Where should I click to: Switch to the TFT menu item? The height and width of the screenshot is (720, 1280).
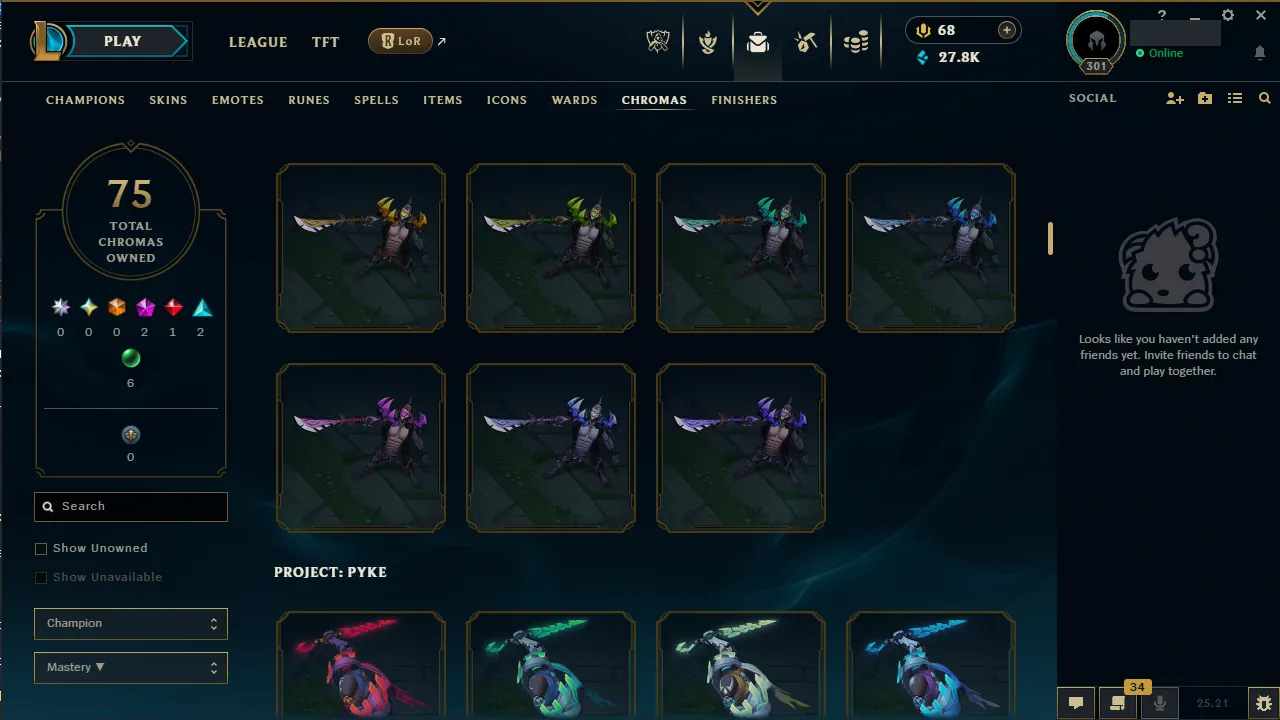pos(325,42)
